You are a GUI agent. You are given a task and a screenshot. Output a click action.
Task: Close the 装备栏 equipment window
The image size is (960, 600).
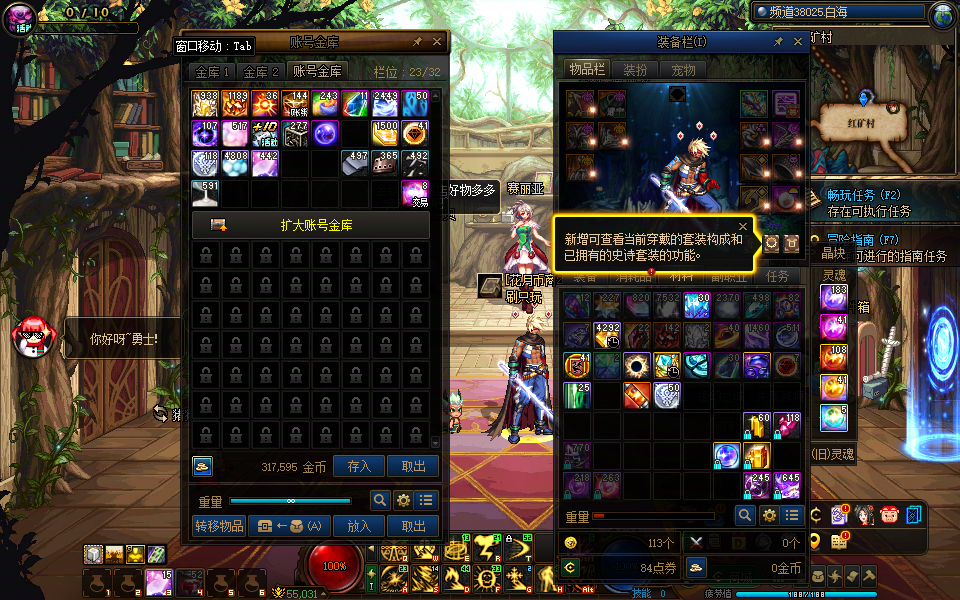(797, 42)
